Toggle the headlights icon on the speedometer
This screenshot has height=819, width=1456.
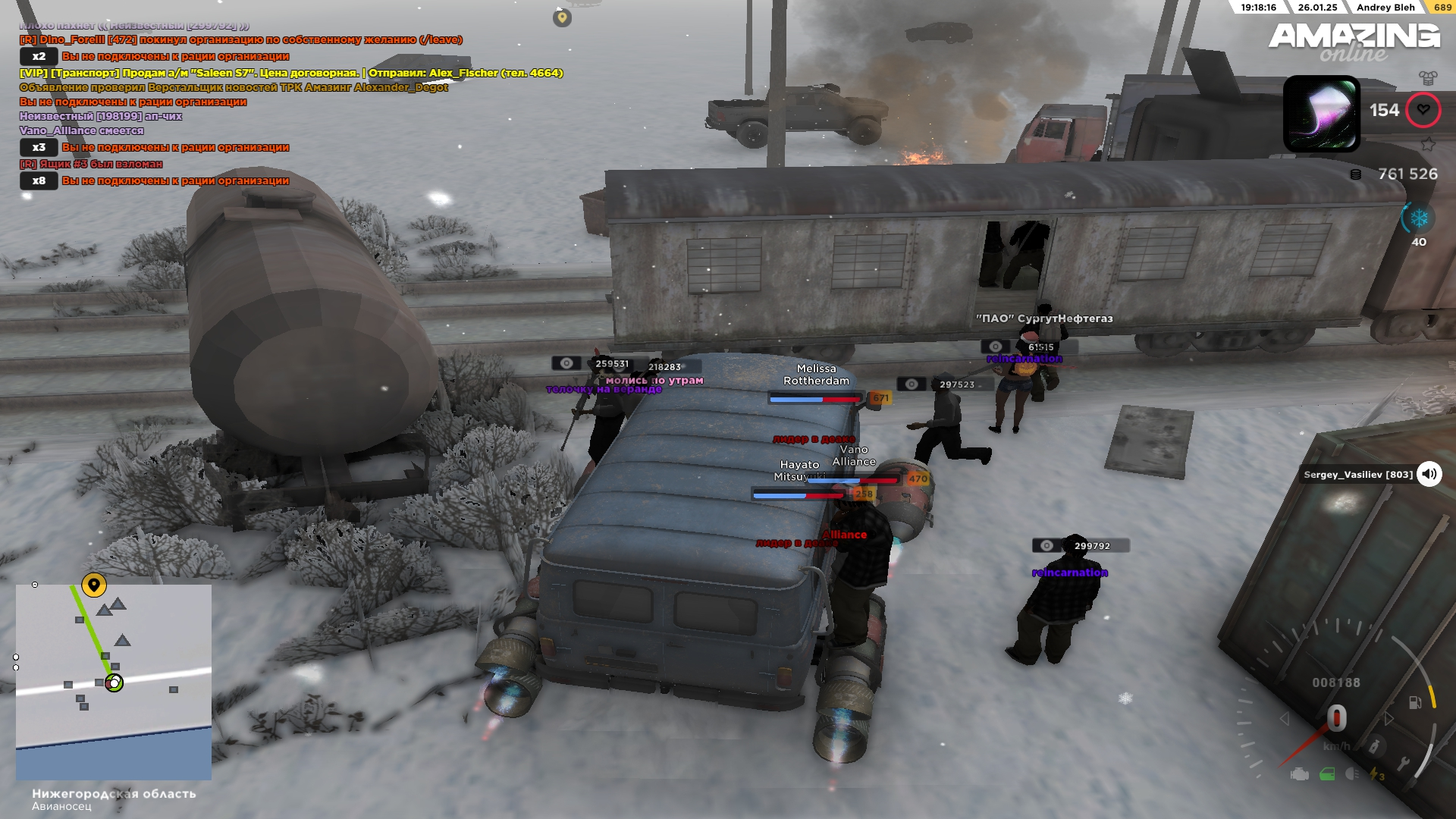(1352, 773)
